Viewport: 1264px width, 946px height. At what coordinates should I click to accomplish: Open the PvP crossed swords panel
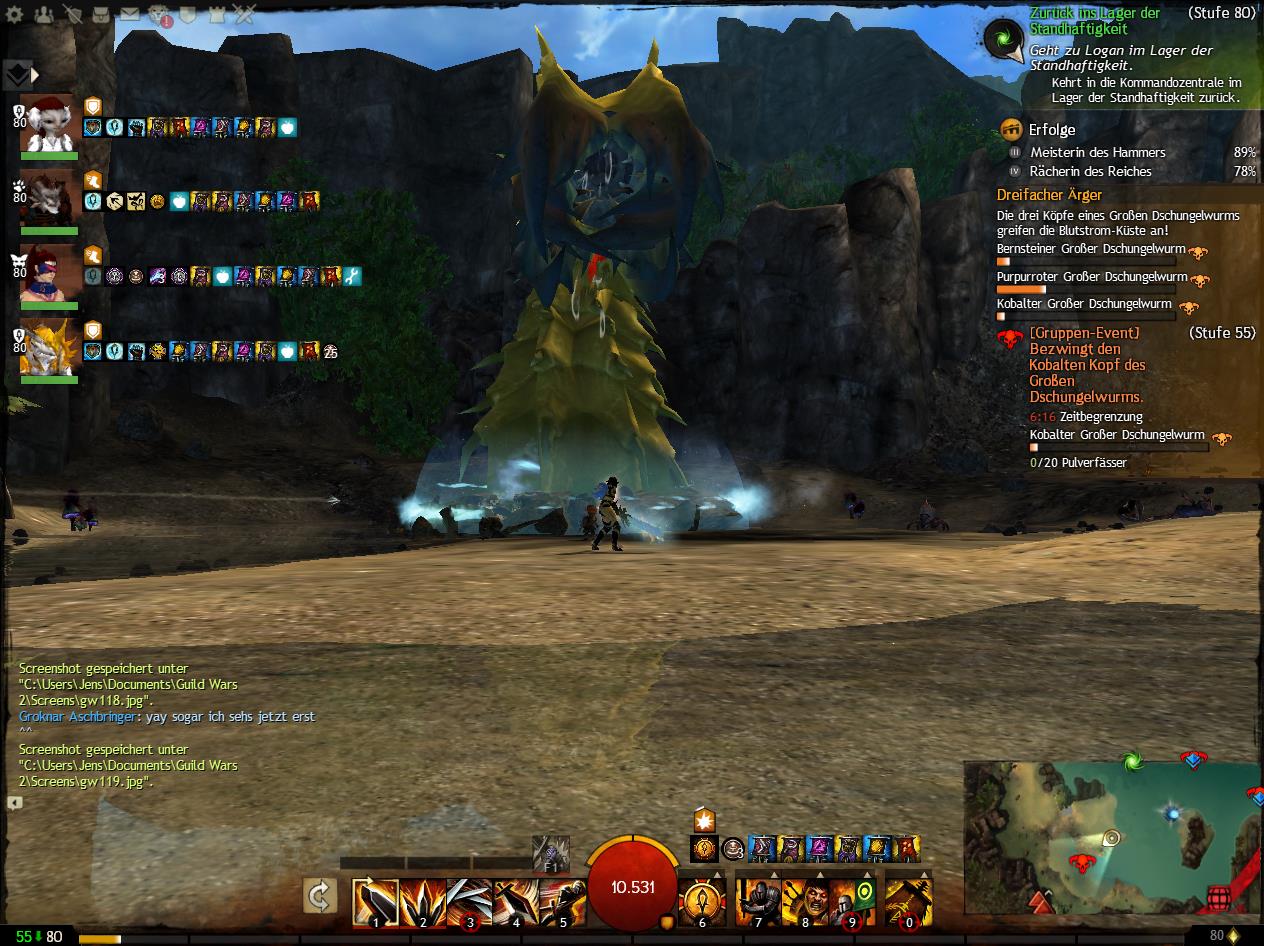245,15
